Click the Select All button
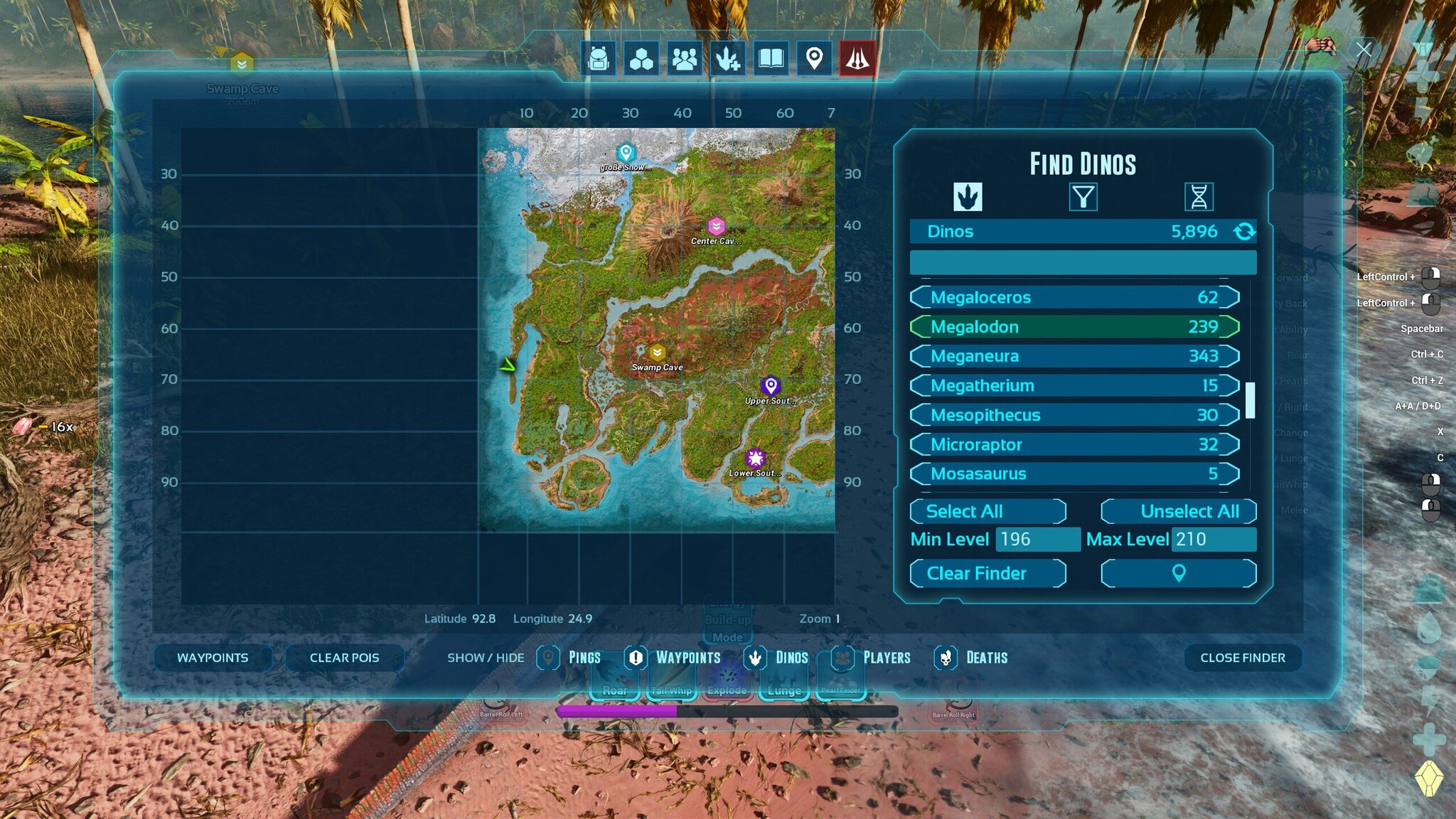 987,511
